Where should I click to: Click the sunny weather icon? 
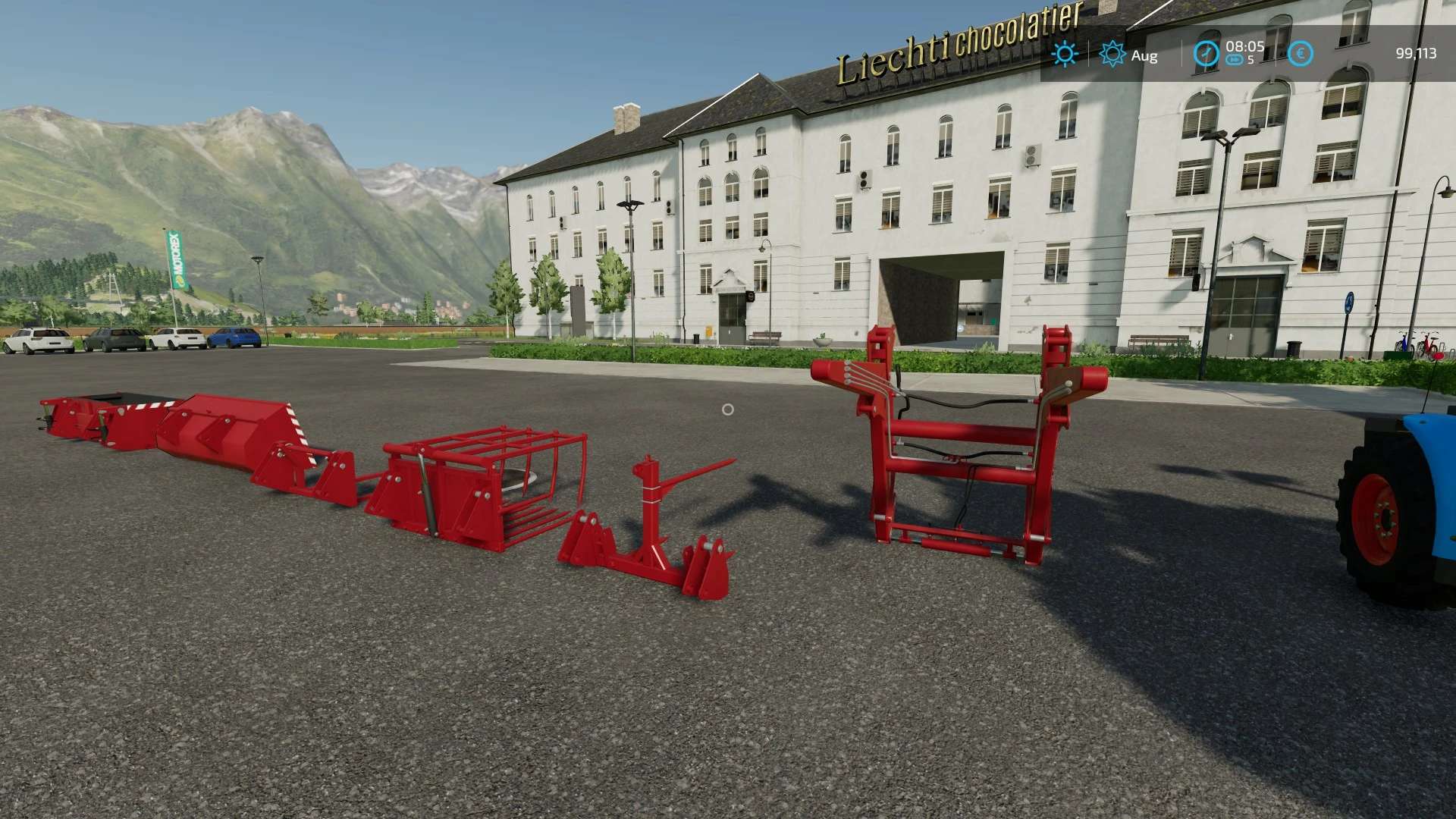(1065, 54)
